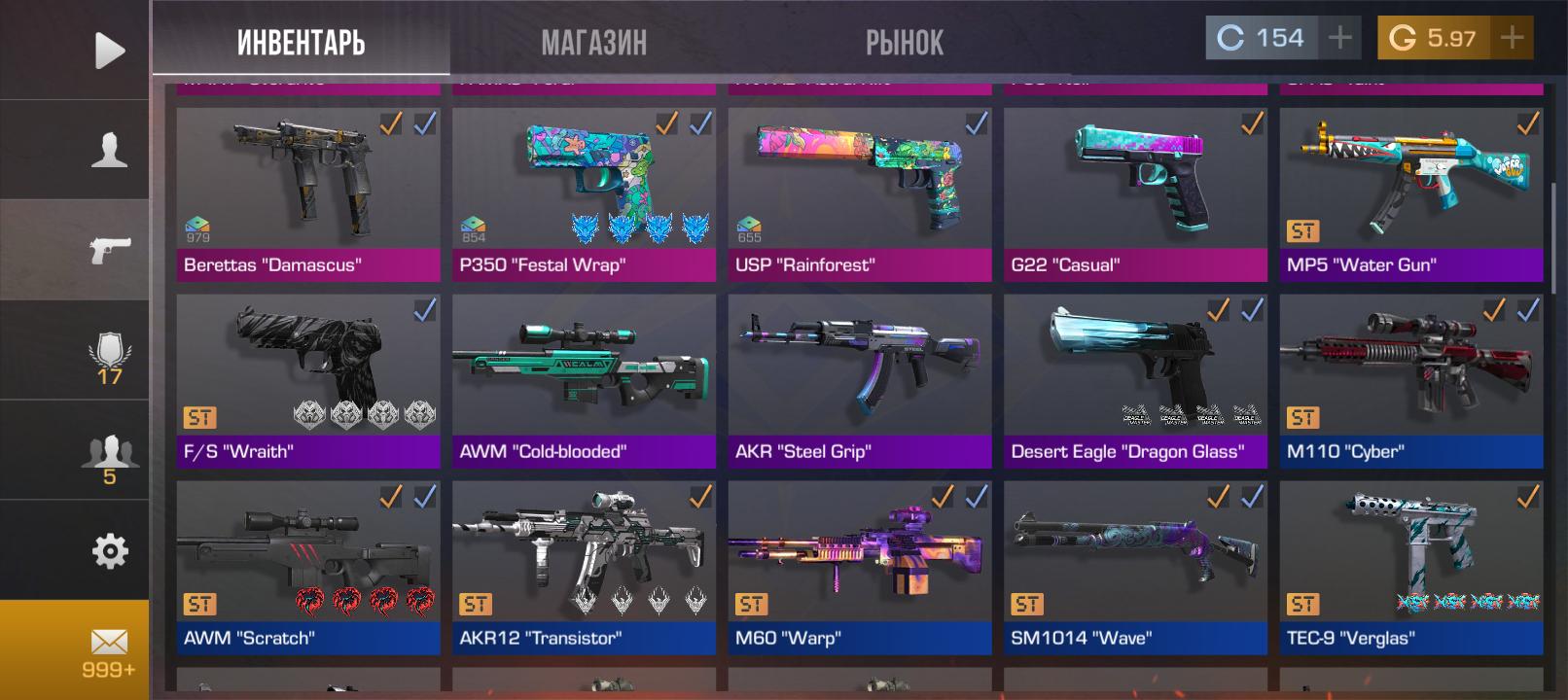Select the Инвентарь tab
This screenshot has width=1568, height=700.
tap(301, 42)
